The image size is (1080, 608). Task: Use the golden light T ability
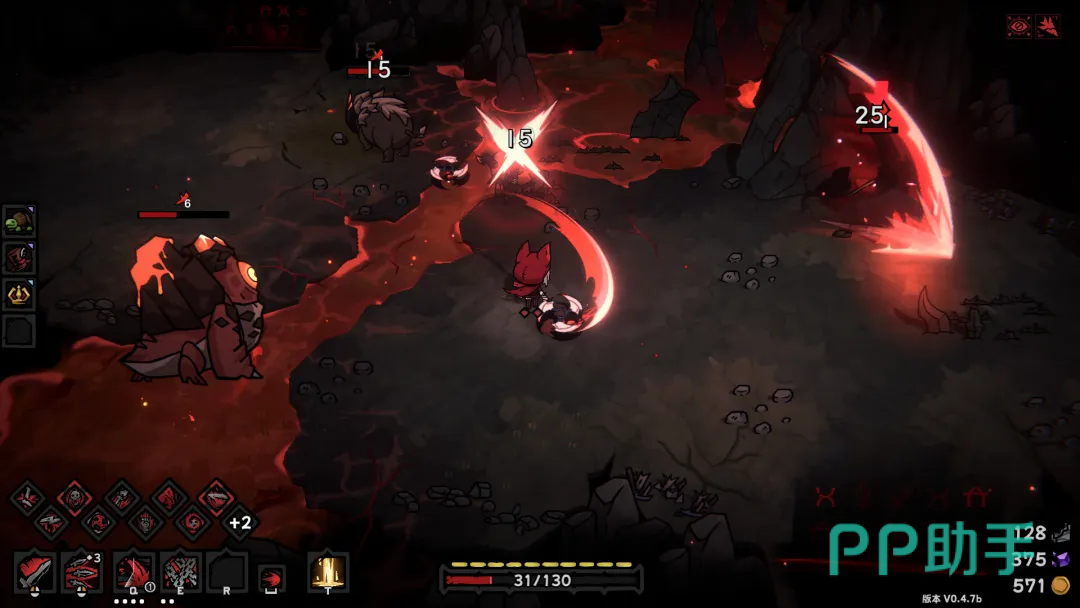coord(328,572)
